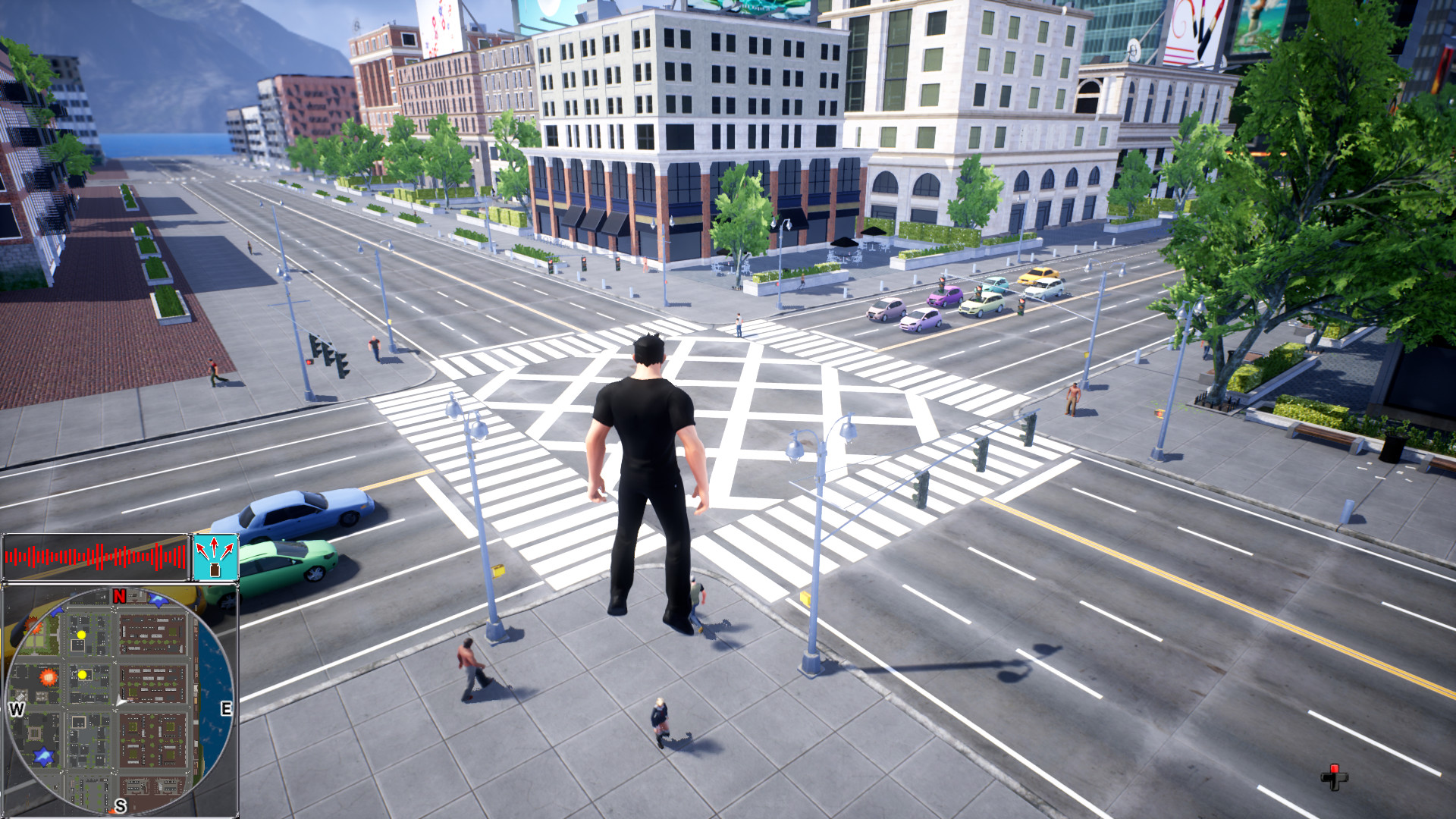
Task: Pick the blue star marker in minimap's southwest
Action: coord(43,755)
